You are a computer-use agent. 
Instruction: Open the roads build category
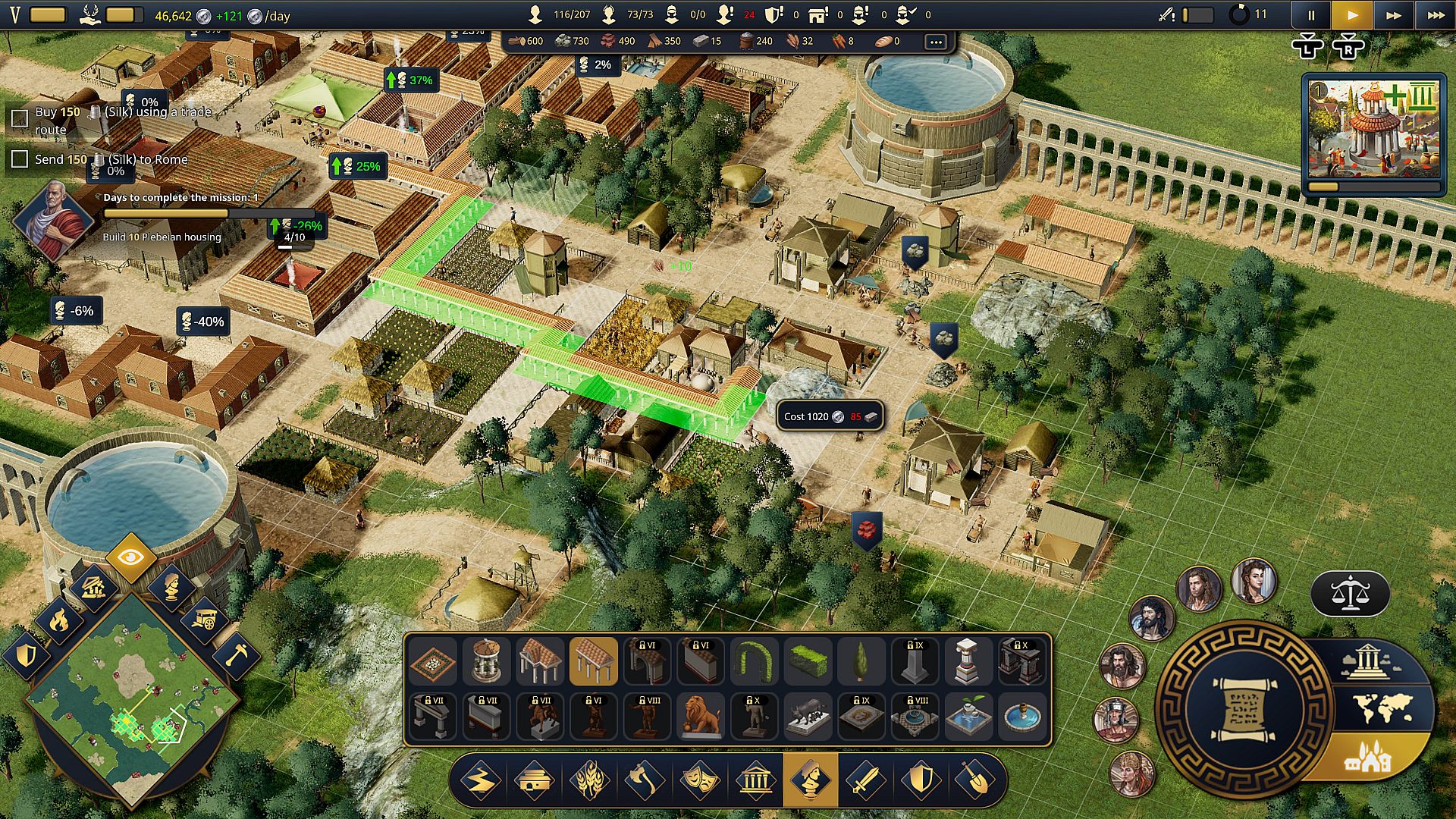(x=480, y=780)
